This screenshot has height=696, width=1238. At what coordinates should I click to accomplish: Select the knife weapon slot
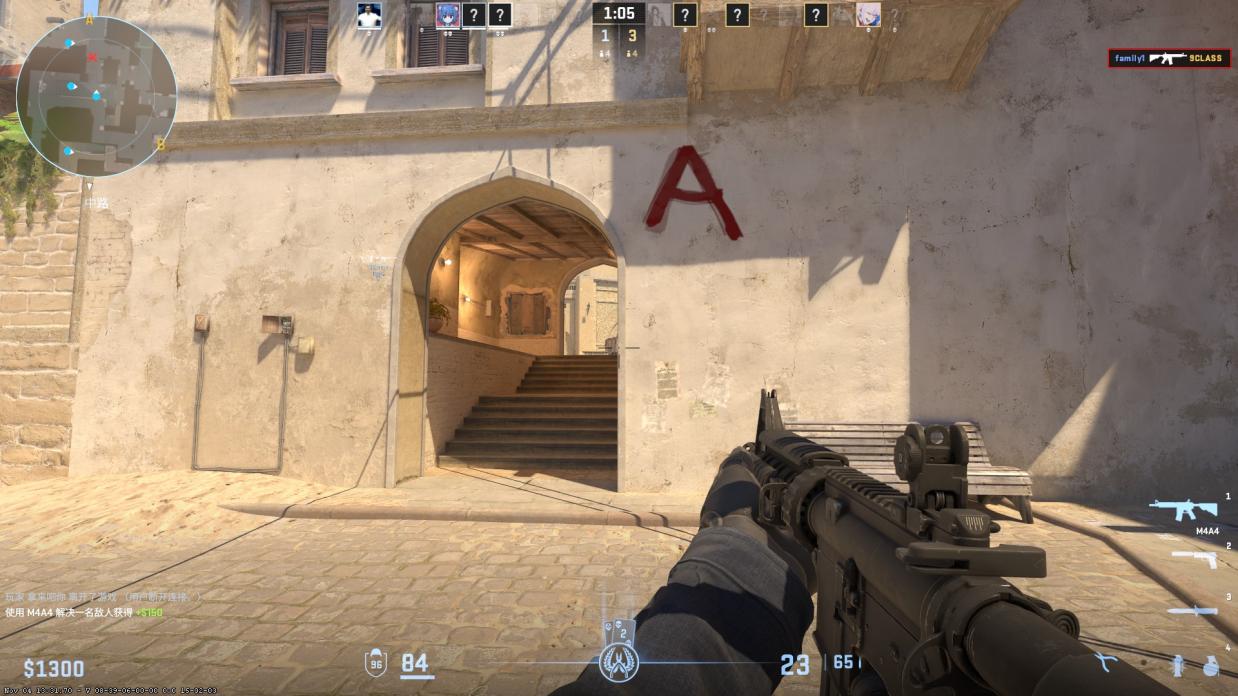click(x=1192, y=610)
